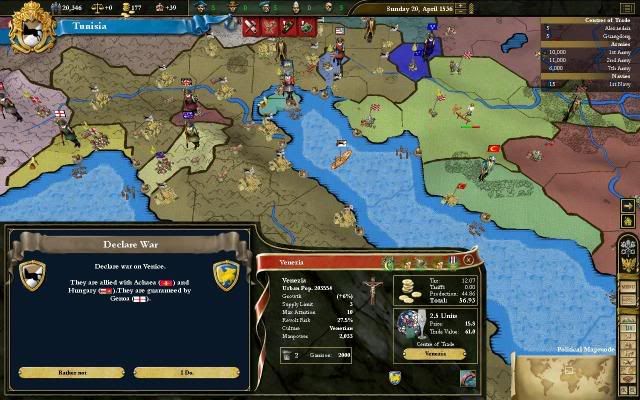Open the Venezia center of trade button
The image size is (640, 400).
436,353
